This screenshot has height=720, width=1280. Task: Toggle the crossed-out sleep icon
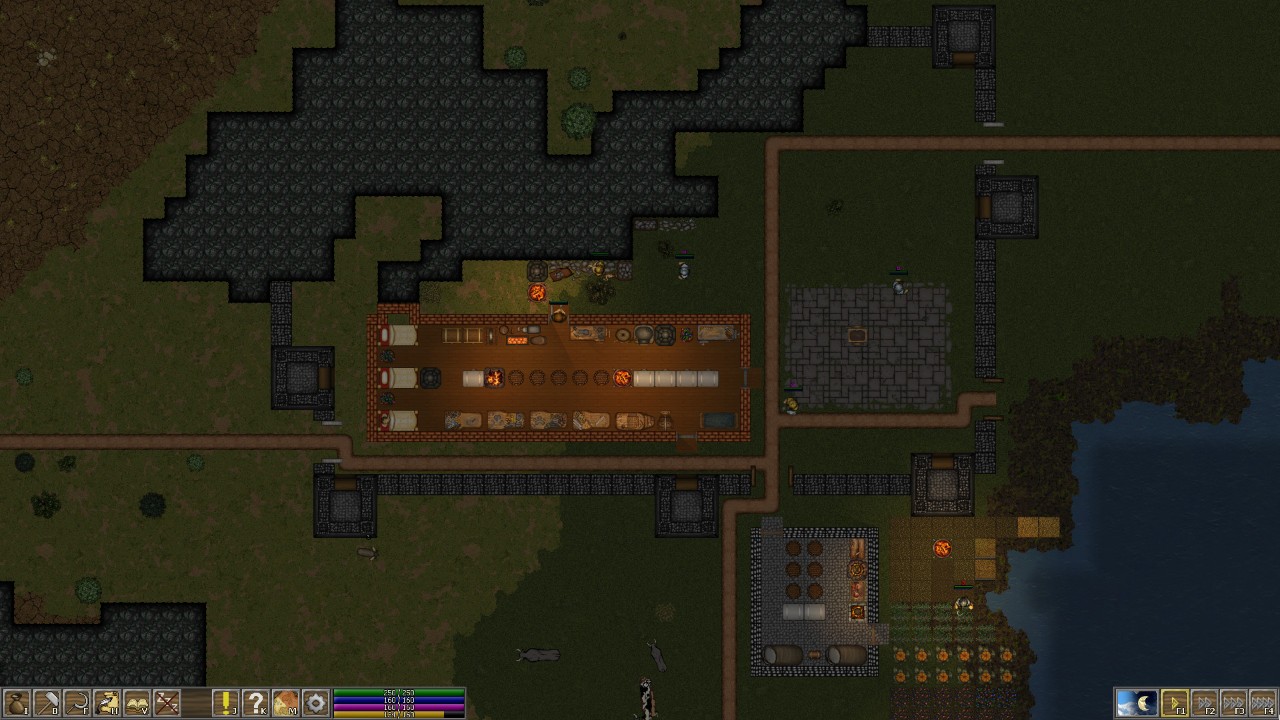[166, 703]
